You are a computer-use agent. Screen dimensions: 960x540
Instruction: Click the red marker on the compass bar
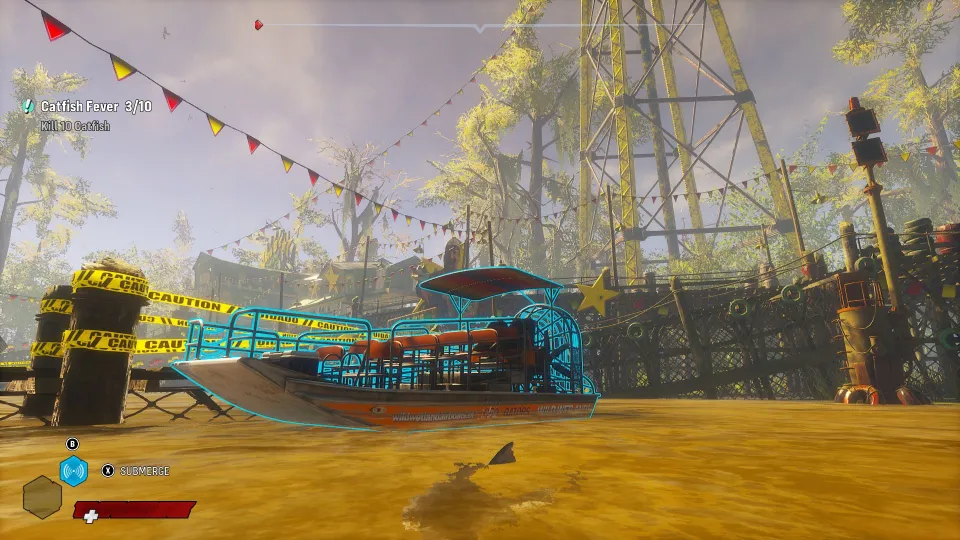(259, 25)
